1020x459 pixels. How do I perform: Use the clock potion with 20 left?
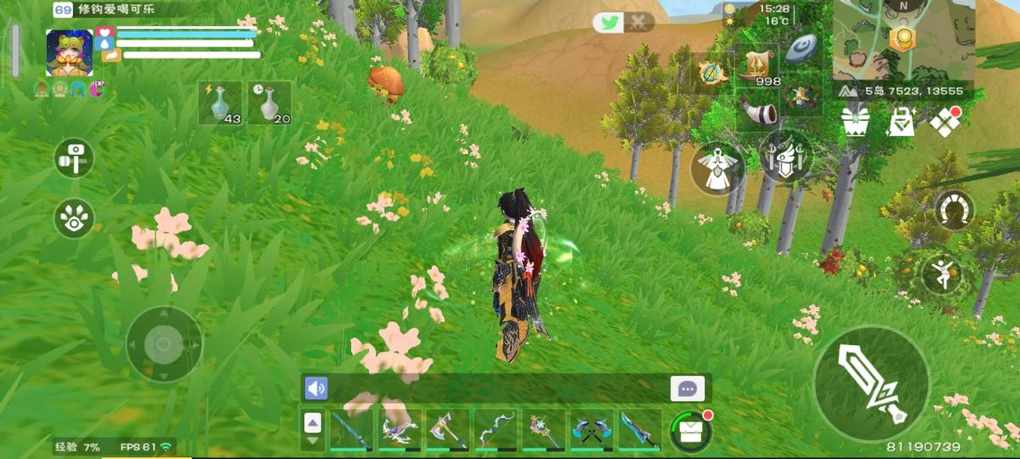click(x=269, y=103)
